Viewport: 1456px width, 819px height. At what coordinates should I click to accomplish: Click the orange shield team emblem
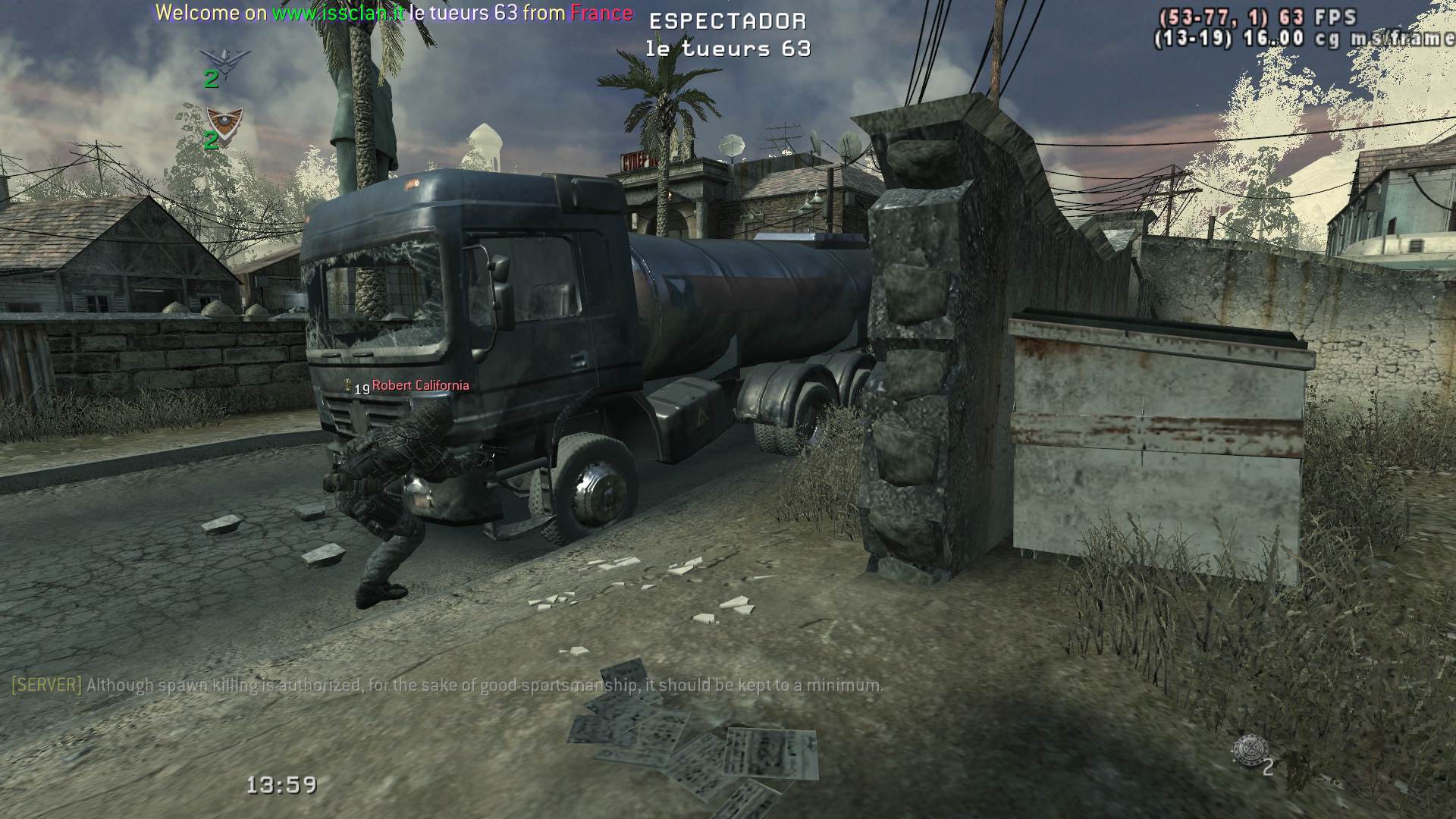pyautogui.click(x=224, y=120)
